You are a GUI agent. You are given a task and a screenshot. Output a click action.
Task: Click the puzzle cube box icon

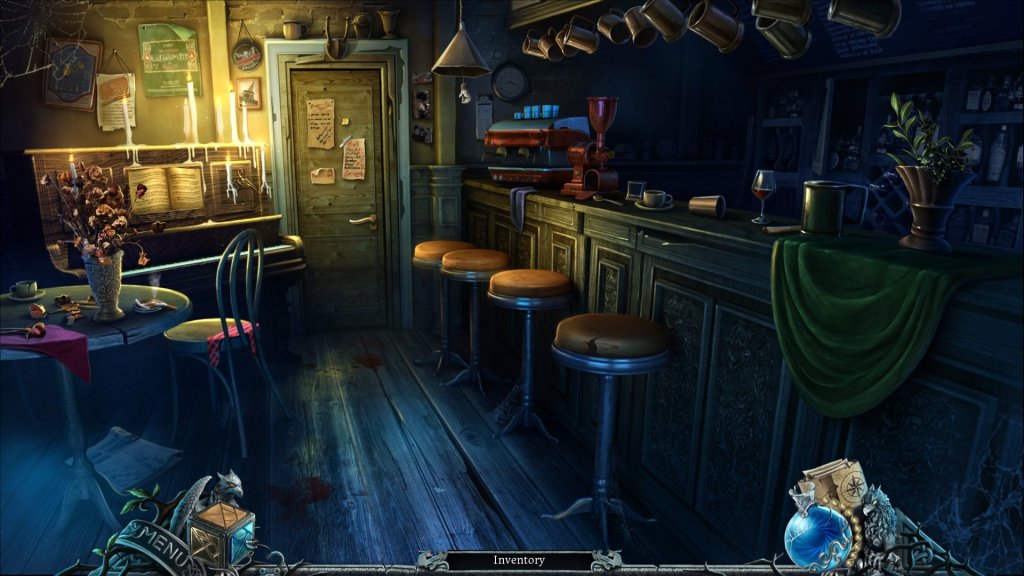tap(220, 531)
